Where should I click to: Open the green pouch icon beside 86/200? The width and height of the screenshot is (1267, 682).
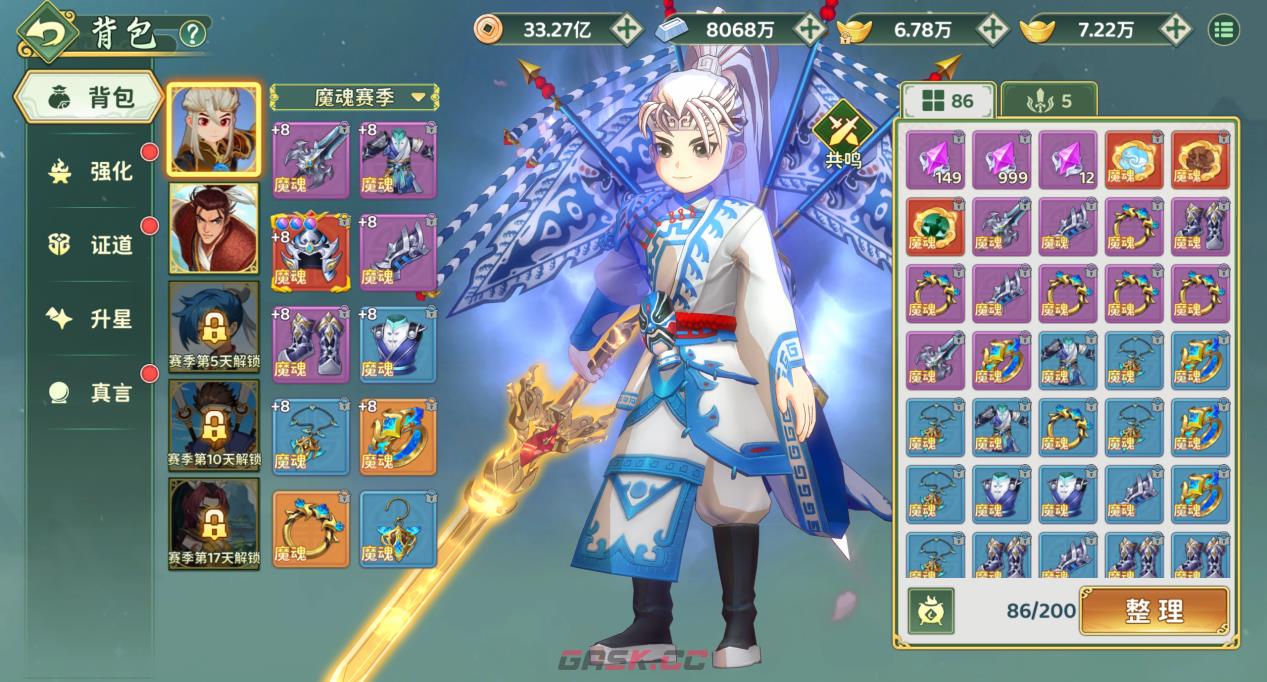click(x=931, y=611)
